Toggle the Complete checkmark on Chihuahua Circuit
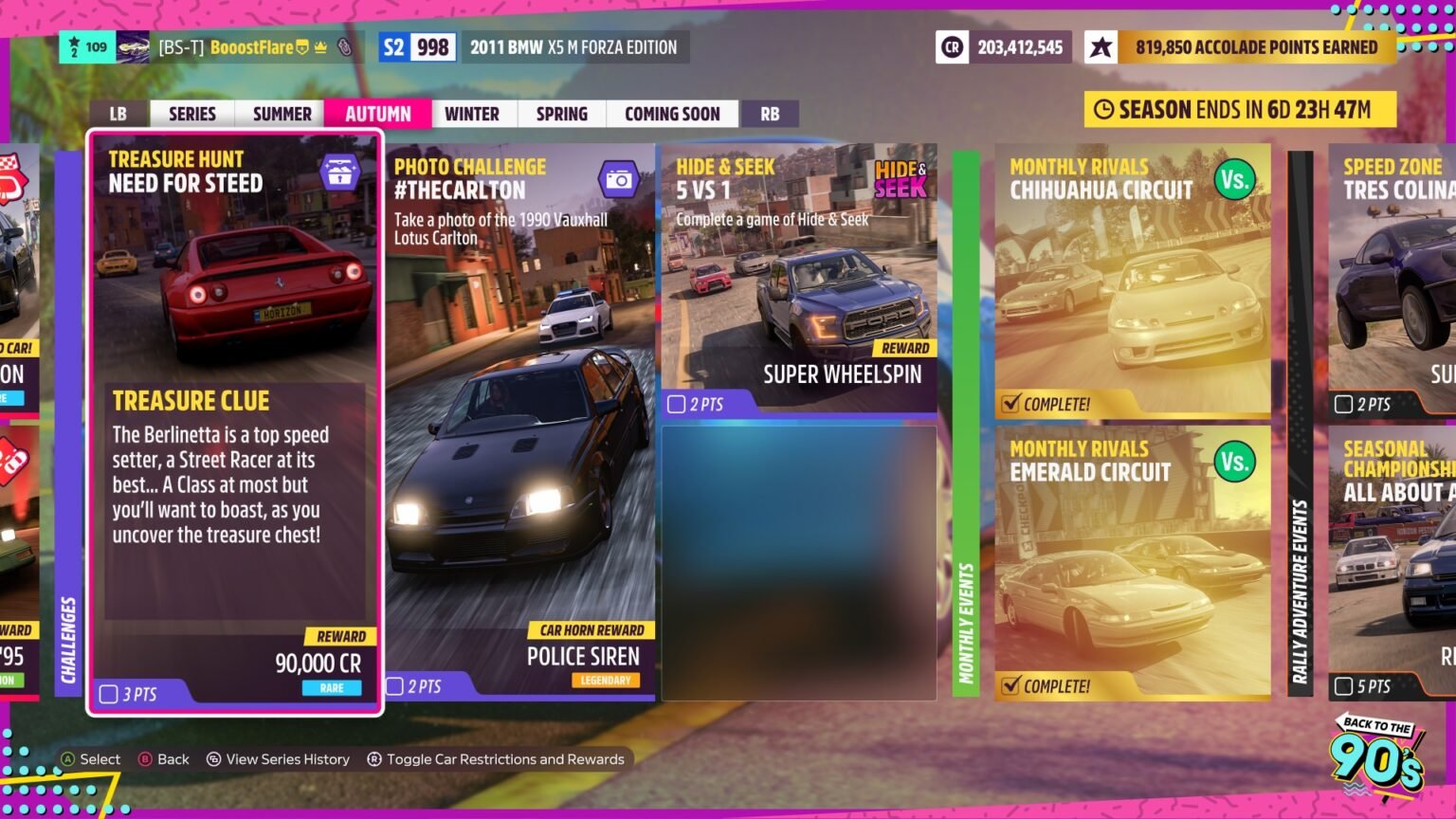 (x=1013, y=402)
